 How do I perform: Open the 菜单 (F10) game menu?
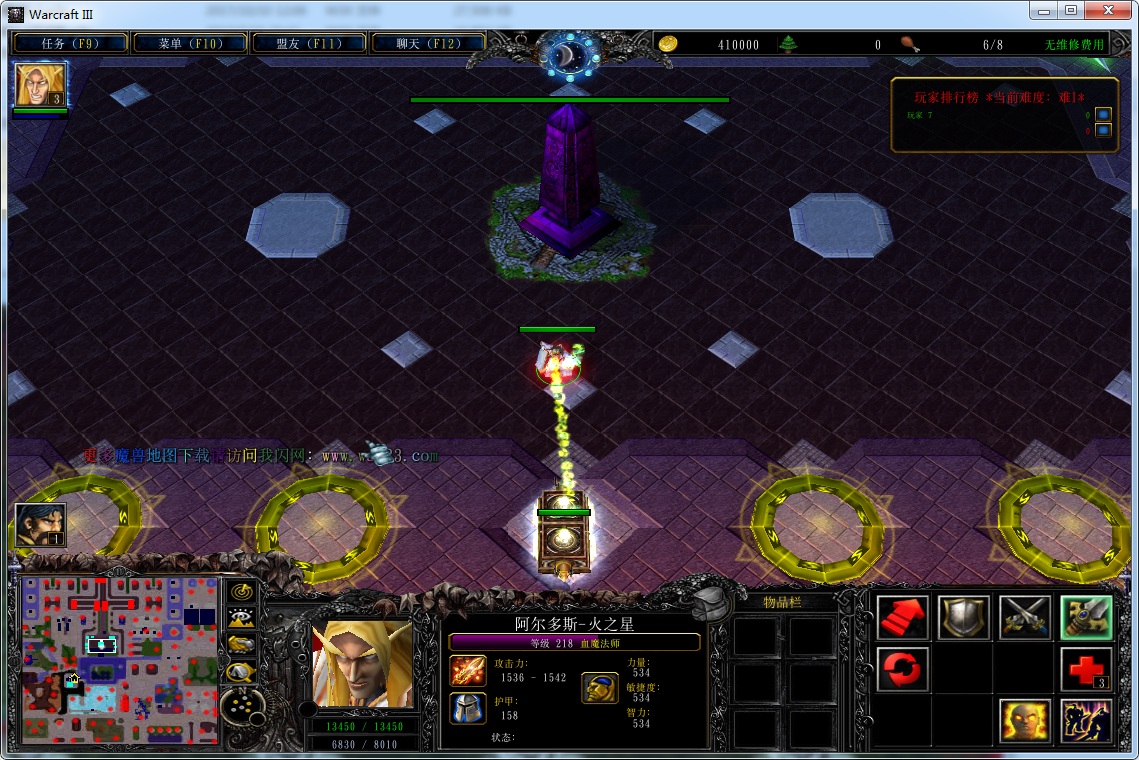[x=189, y=44]
